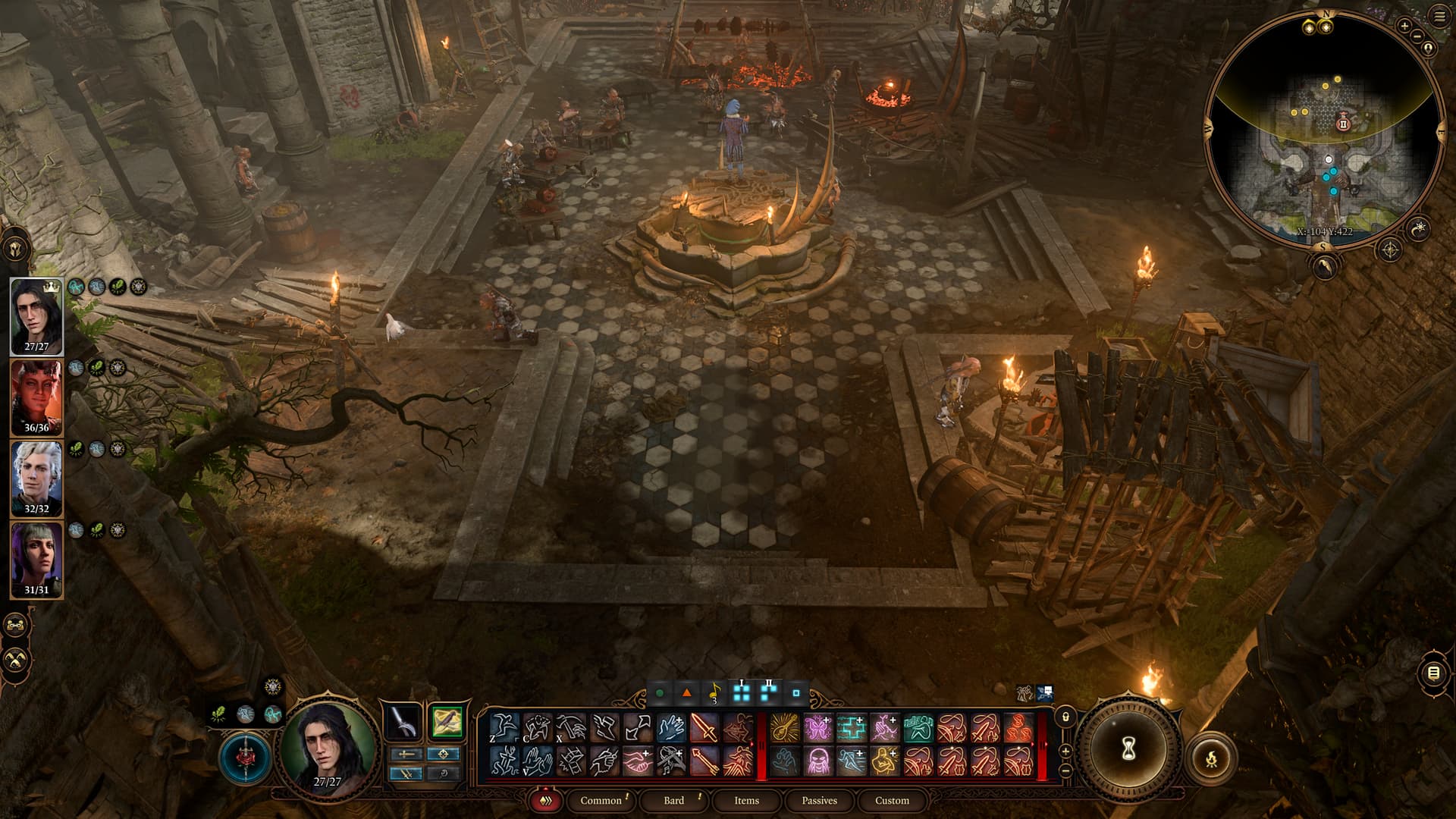The image size is (1456, 819).
Task: Switch to the Custom hotbar tab
Action: (892, 800)
